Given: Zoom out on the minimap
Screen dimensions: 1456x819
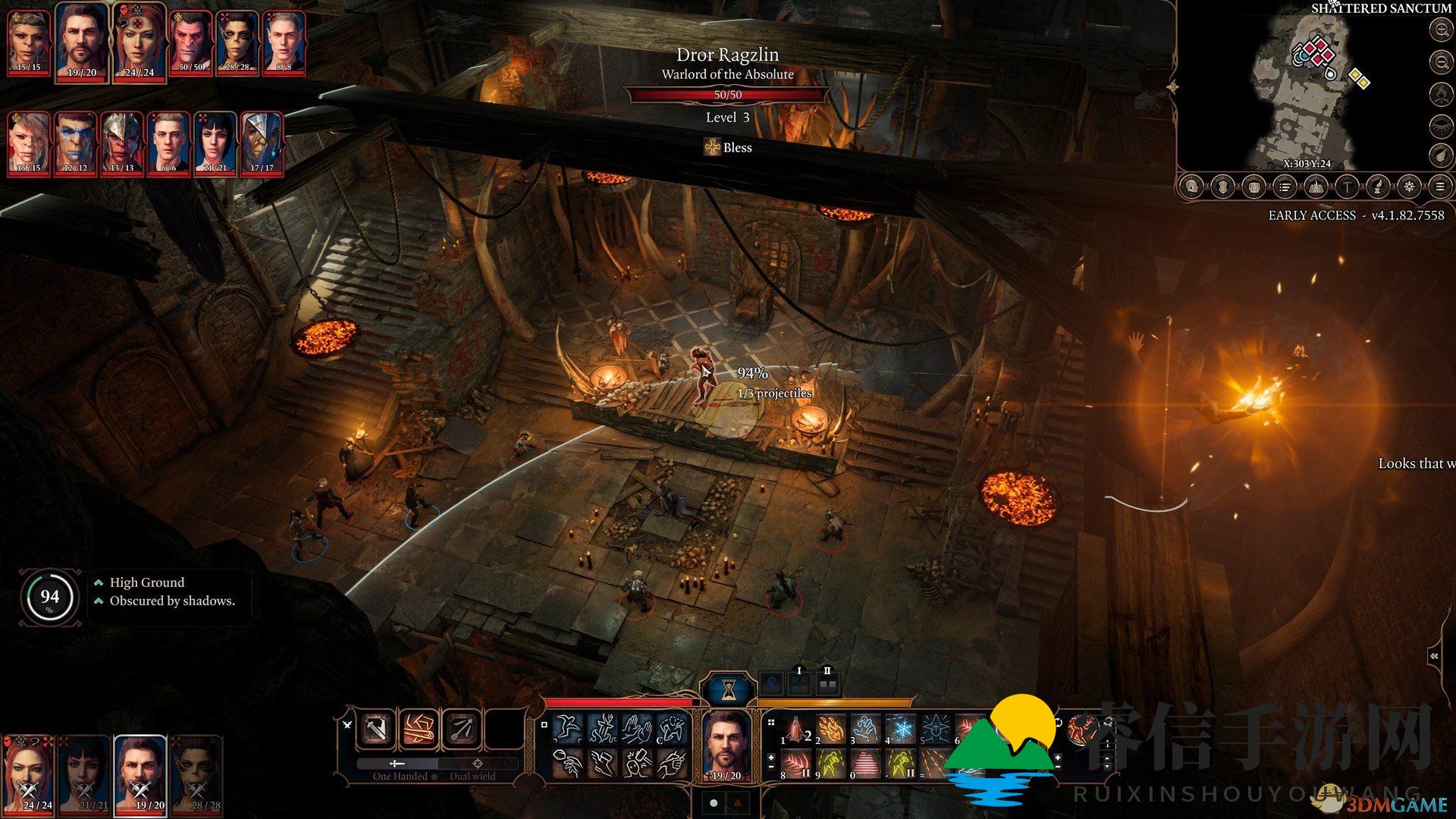Looking at the screenshot, I should [x=1440, y=62].
